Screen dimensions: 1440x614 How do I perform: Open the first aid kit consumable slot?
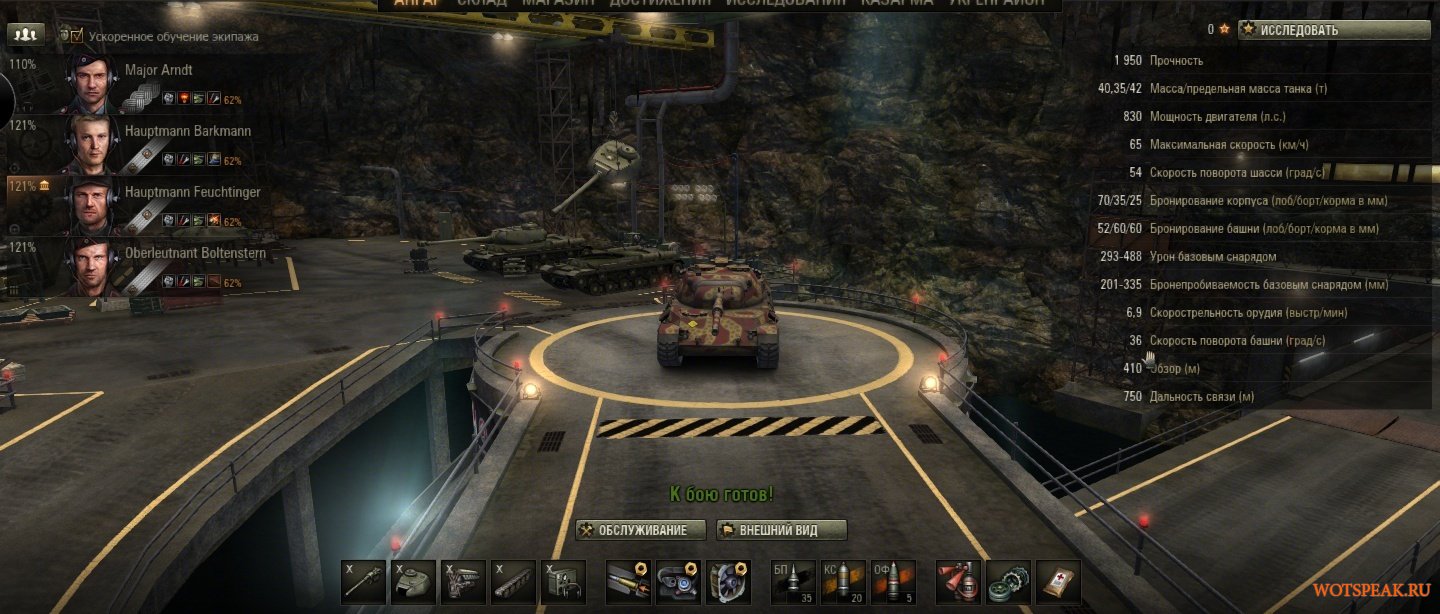coord(1058,581)
